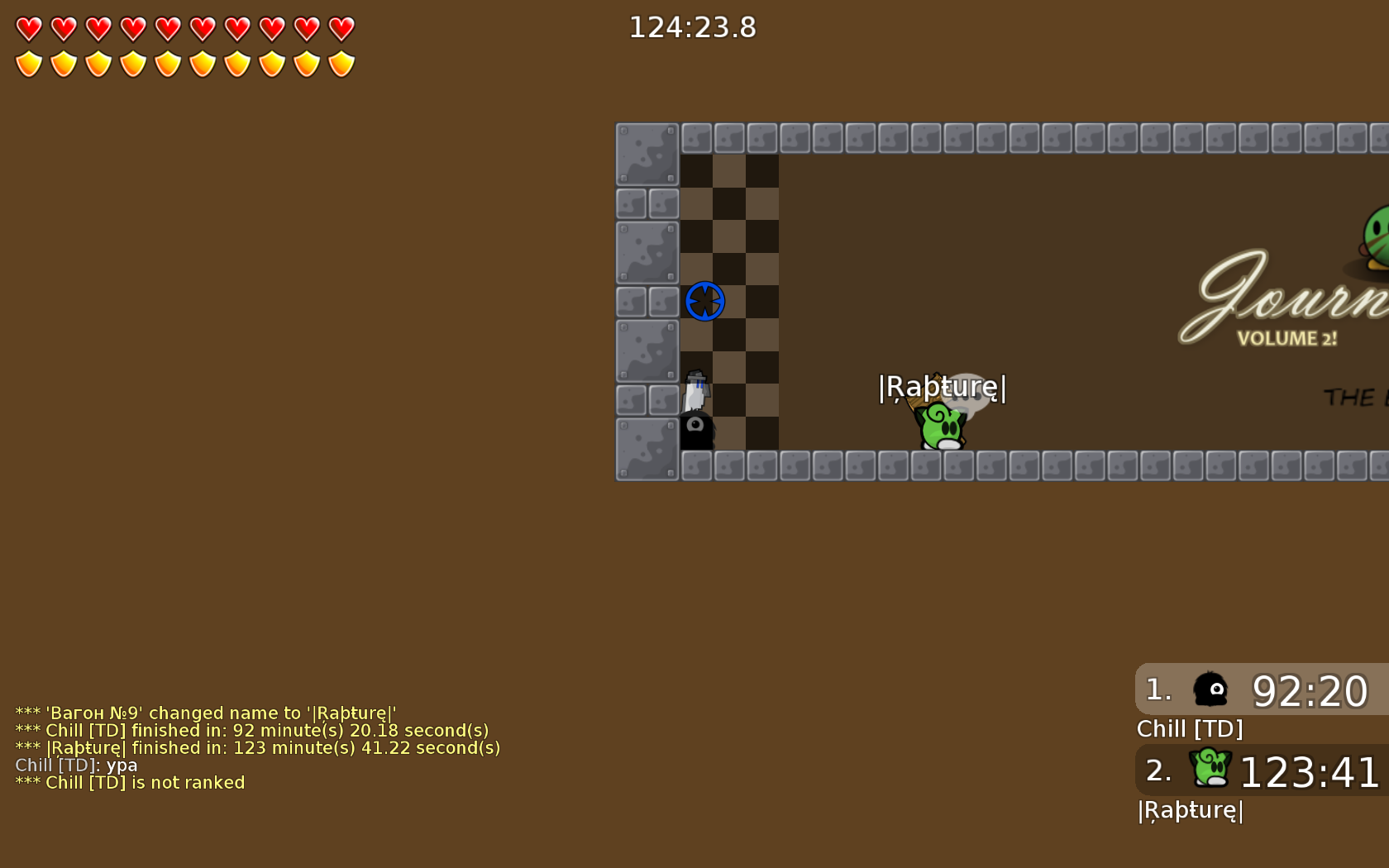Open the Chill [TD] score details

(1310, 691)
